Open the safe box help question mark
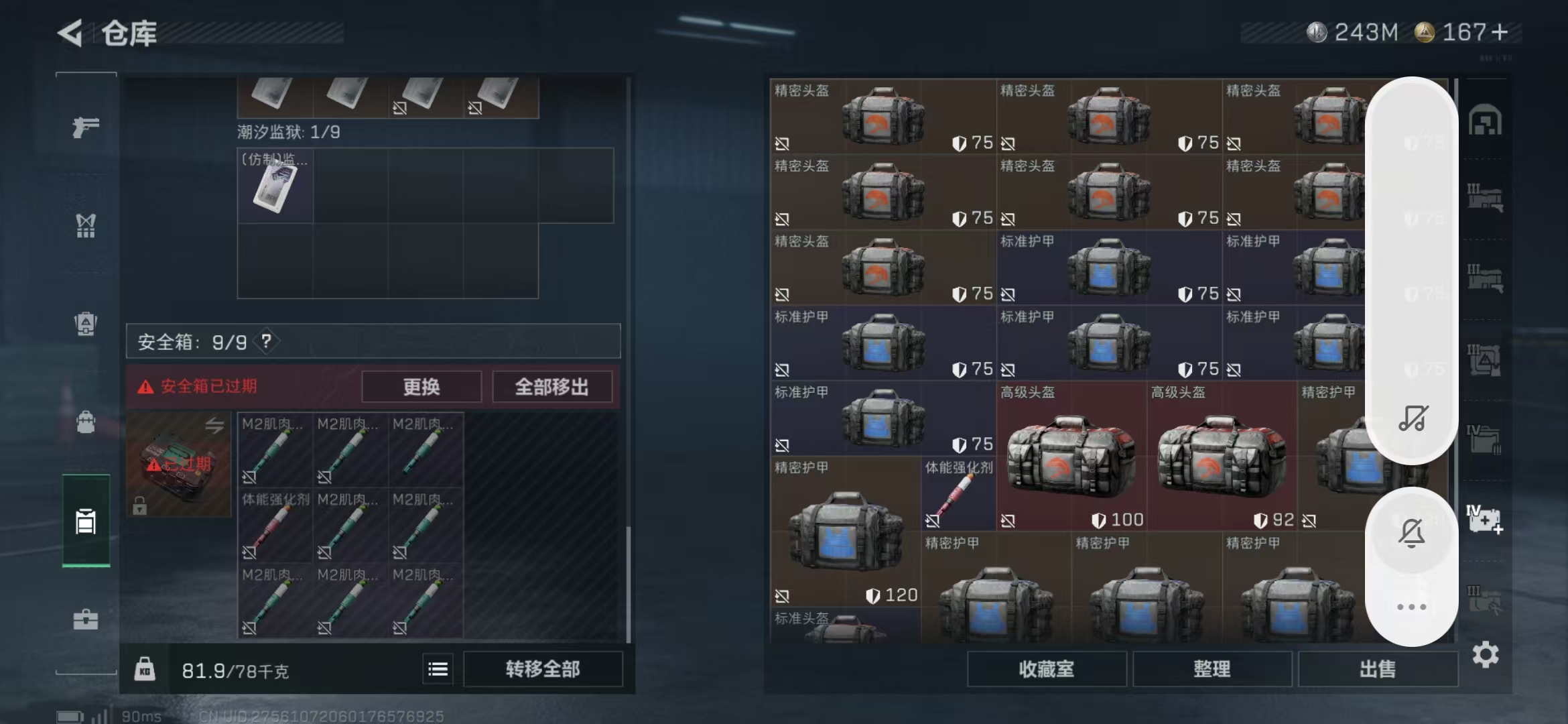1568x724 pixels. (x=267, y=342)
